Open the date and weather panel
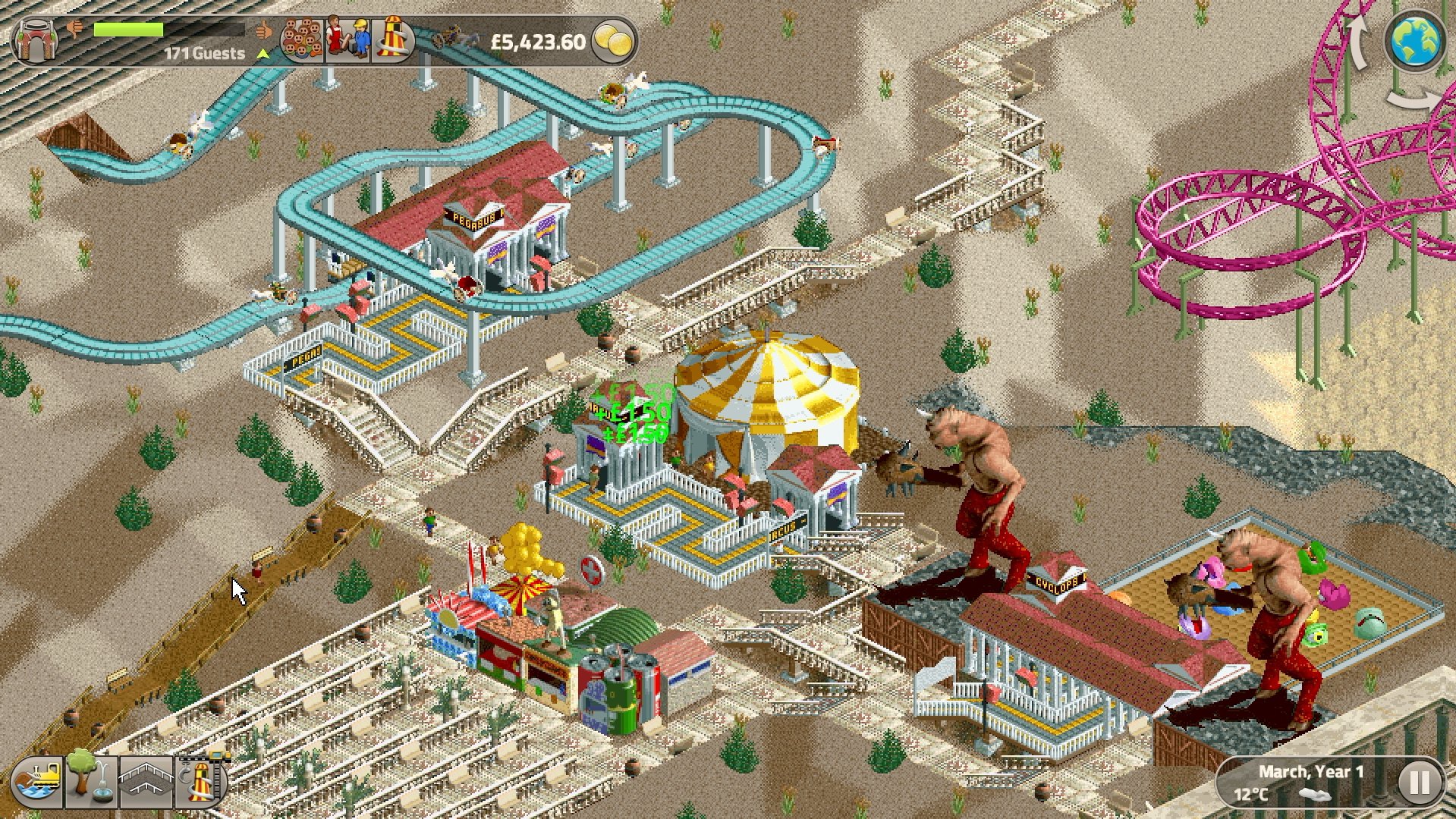1456x819 pixels. coord(1303,783)
